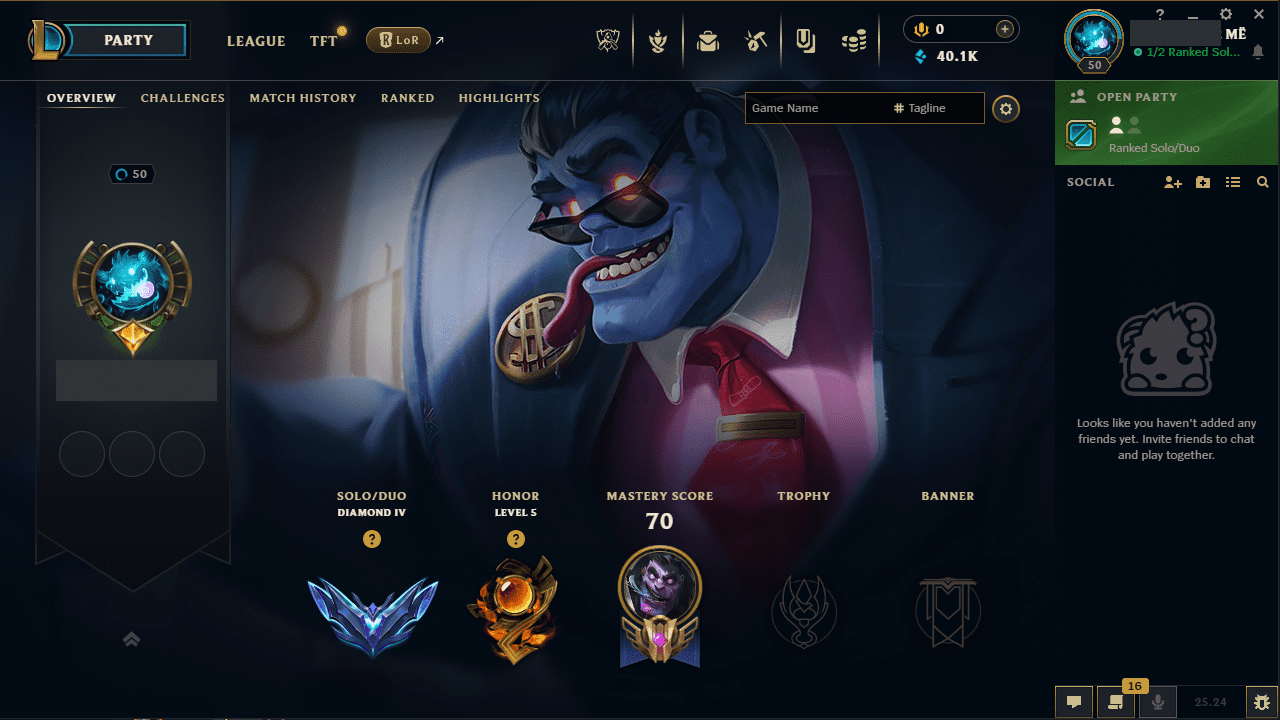Add a friend with the person-plus icon
Image resolution: width=1280 pixels, height=720 pixels.
(x=1172, y=182)
